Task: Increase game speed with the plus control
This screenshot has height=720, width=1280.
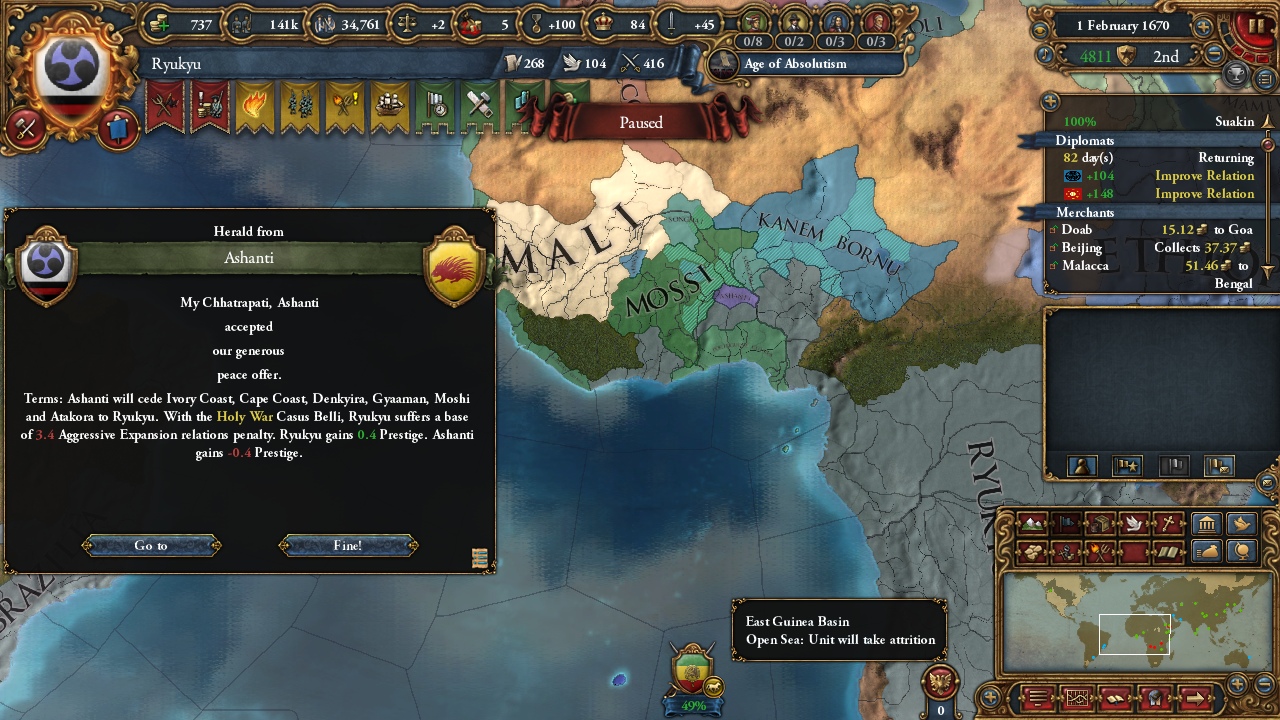Action: (x=1203, y=27)
